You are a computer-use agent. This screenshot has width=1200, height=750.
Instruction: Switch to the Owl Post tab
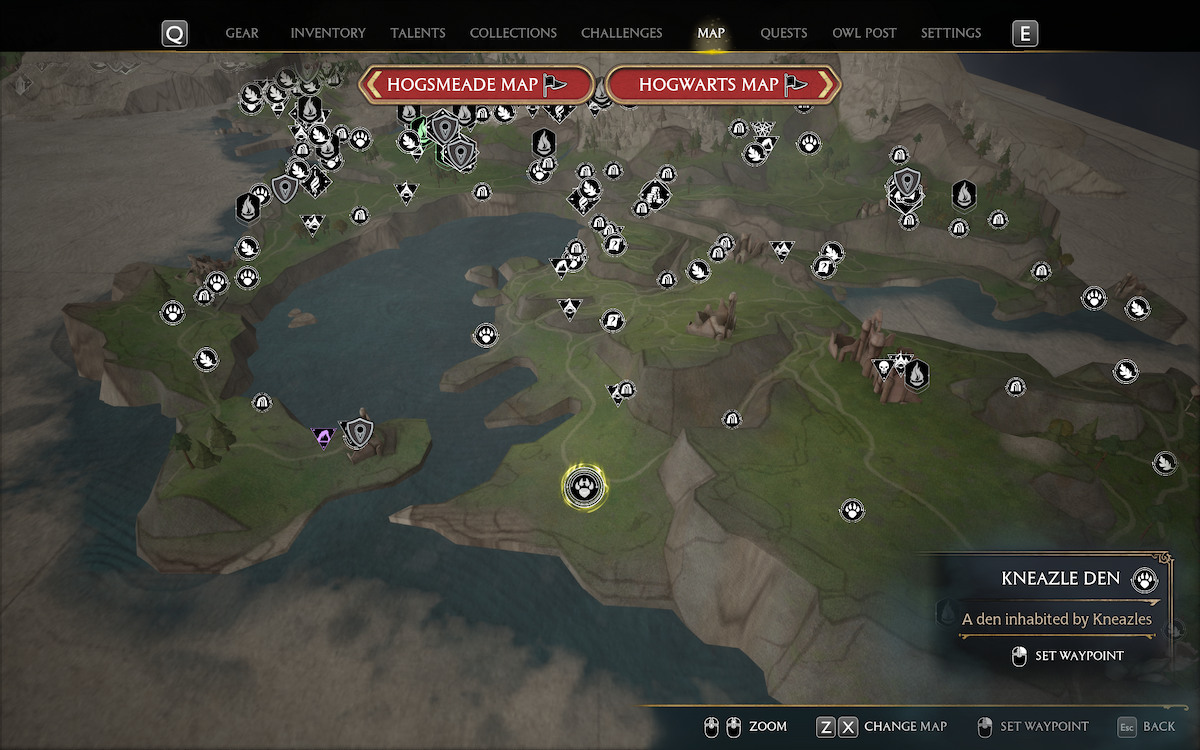tap(864, 33)
